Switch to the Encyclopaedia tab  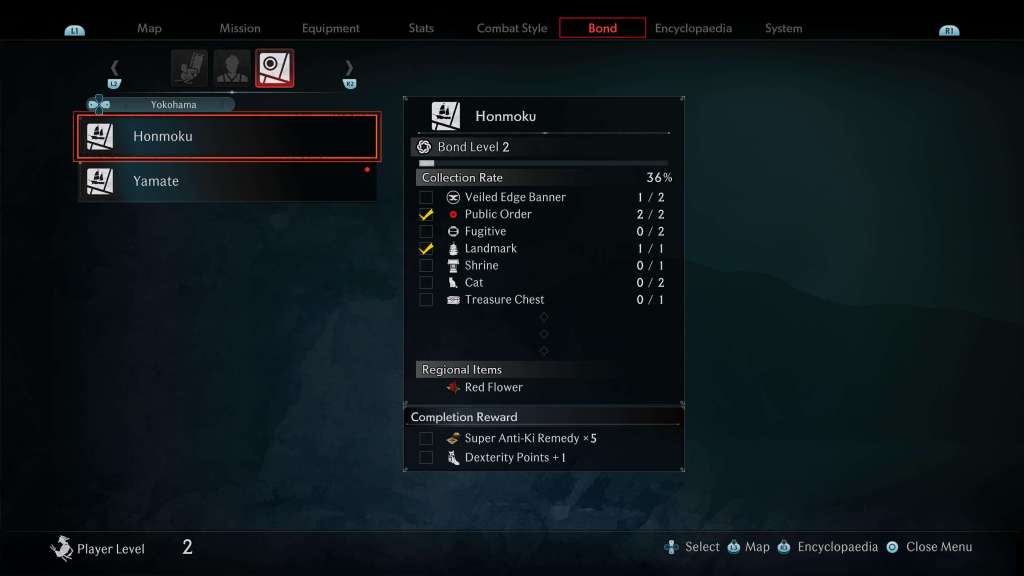point(693,28)
